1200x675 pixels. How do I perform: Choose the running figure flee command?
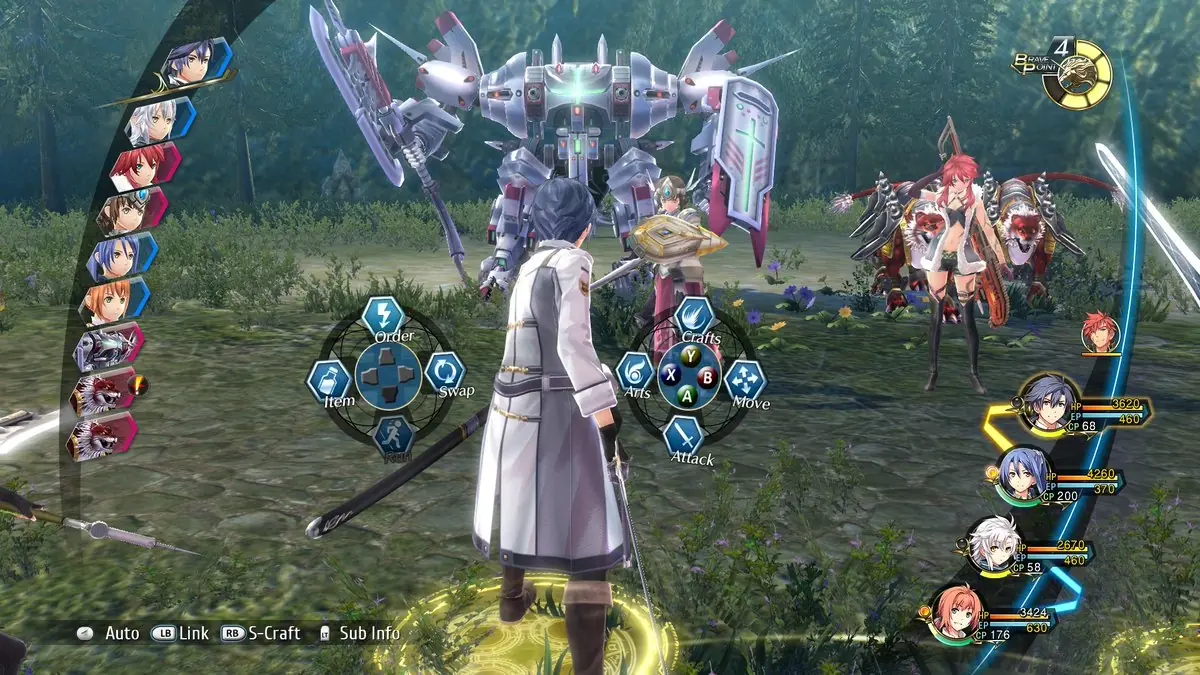pos(393,437)
